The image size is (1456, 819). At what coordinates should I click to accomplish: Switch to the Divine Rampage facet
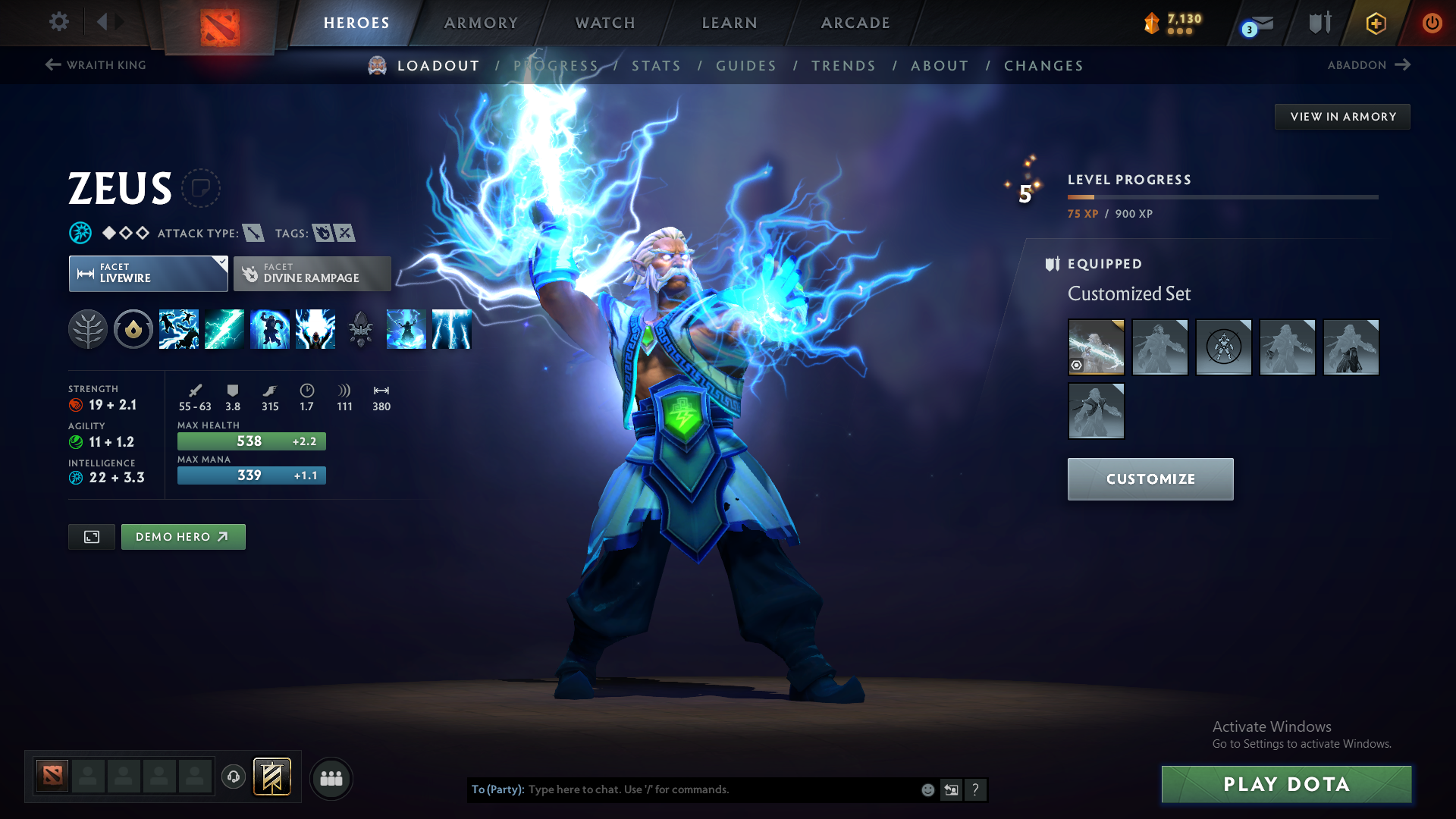point(312,273)
